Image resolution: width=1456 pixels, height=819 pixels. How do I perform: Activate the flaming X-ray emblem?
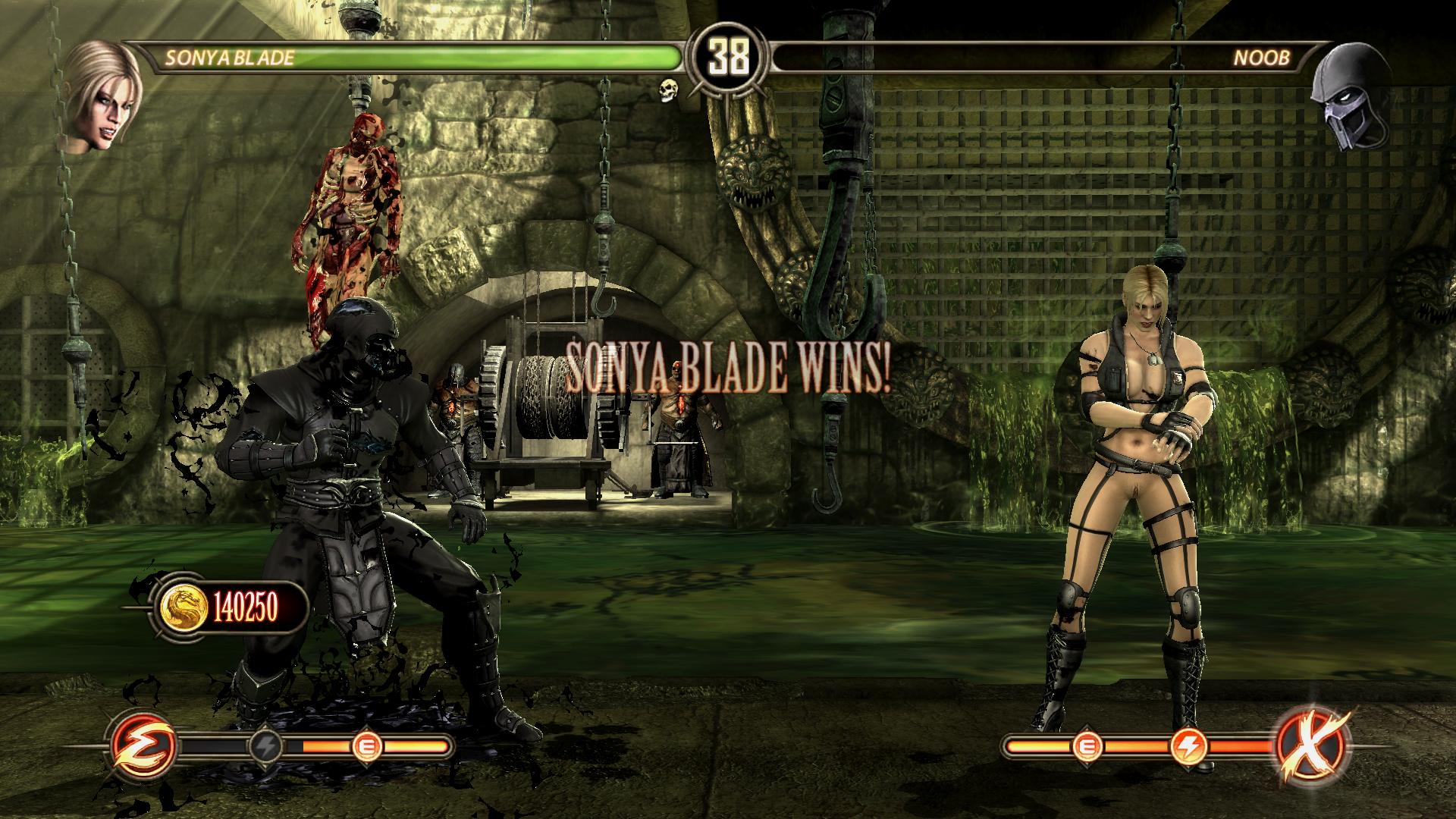(x=1313, y=745)
